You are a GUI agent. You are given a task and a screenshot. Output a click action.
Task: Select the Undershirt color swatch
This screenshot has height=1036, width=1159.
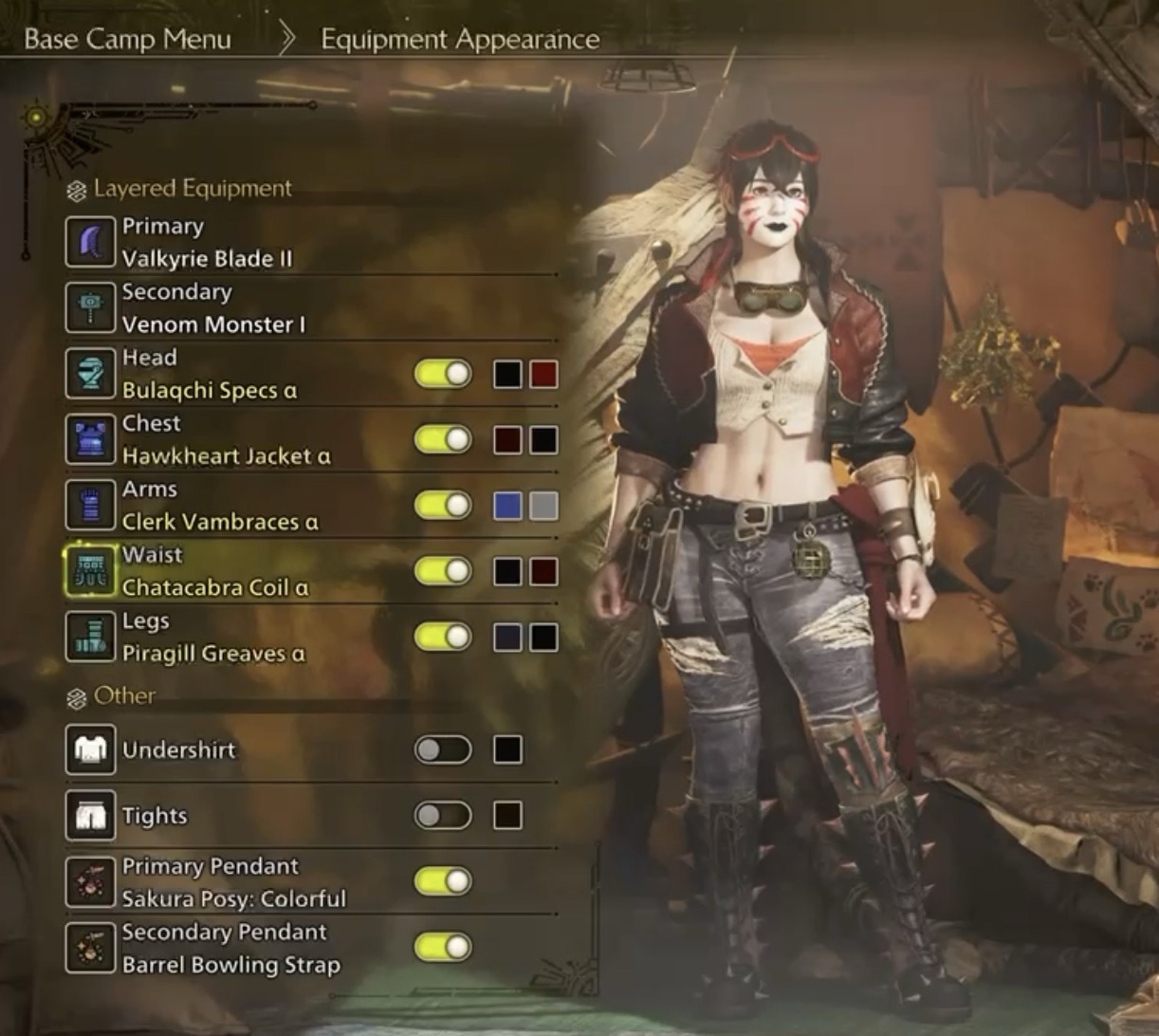click(507, 750)
